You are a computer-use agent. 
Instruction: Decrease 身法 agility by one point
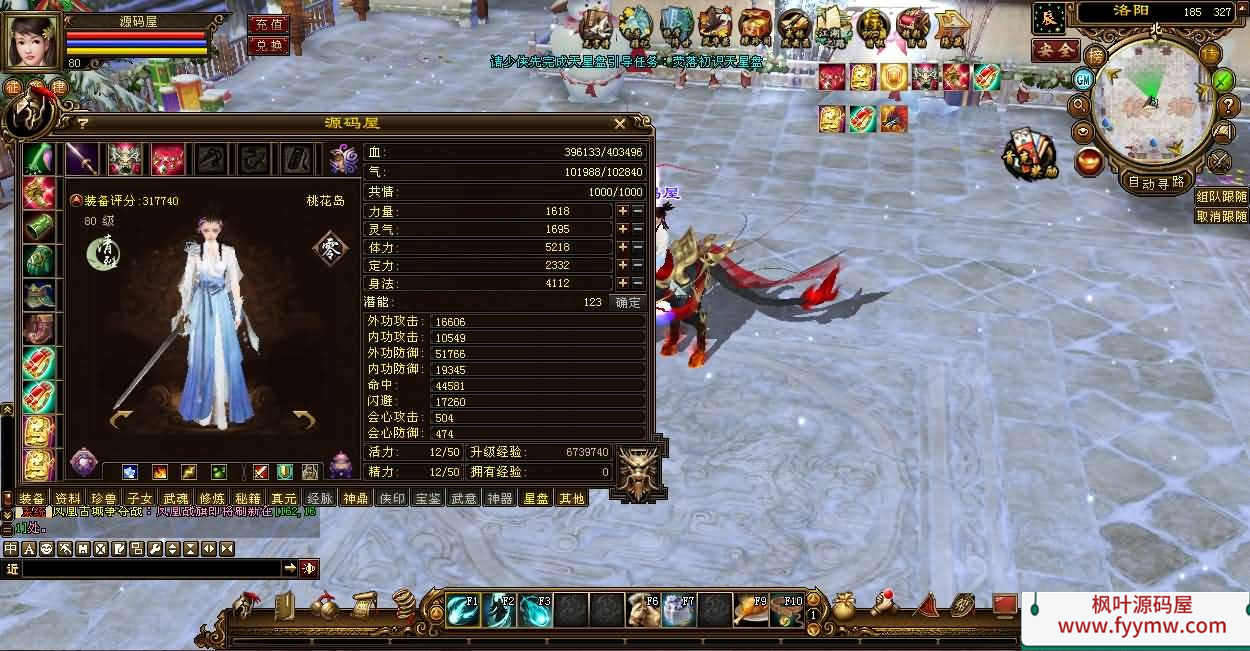pos(637,283)
